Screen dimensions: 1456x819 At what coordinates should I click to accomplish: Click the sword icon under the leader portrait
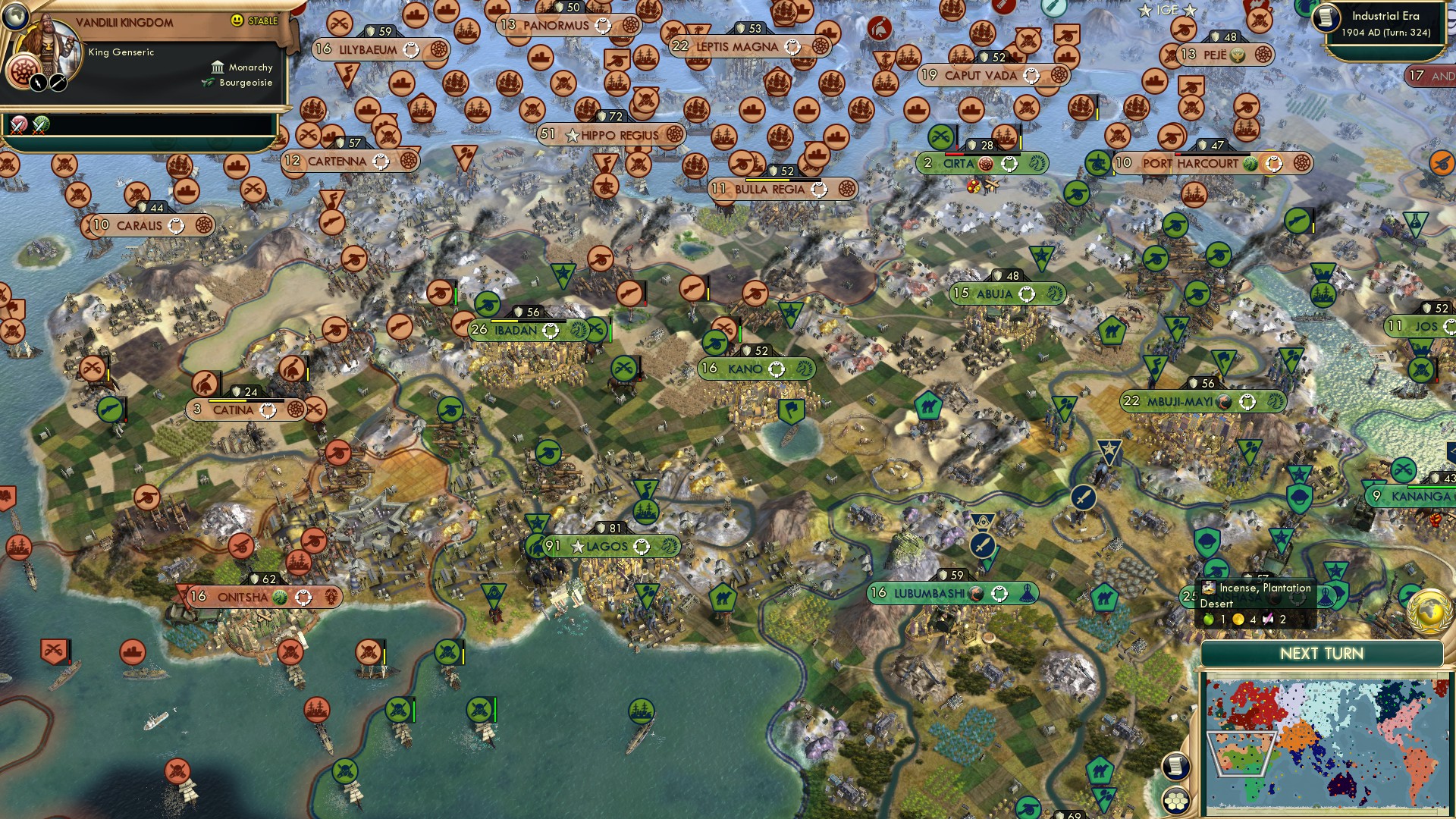(57, 83)
